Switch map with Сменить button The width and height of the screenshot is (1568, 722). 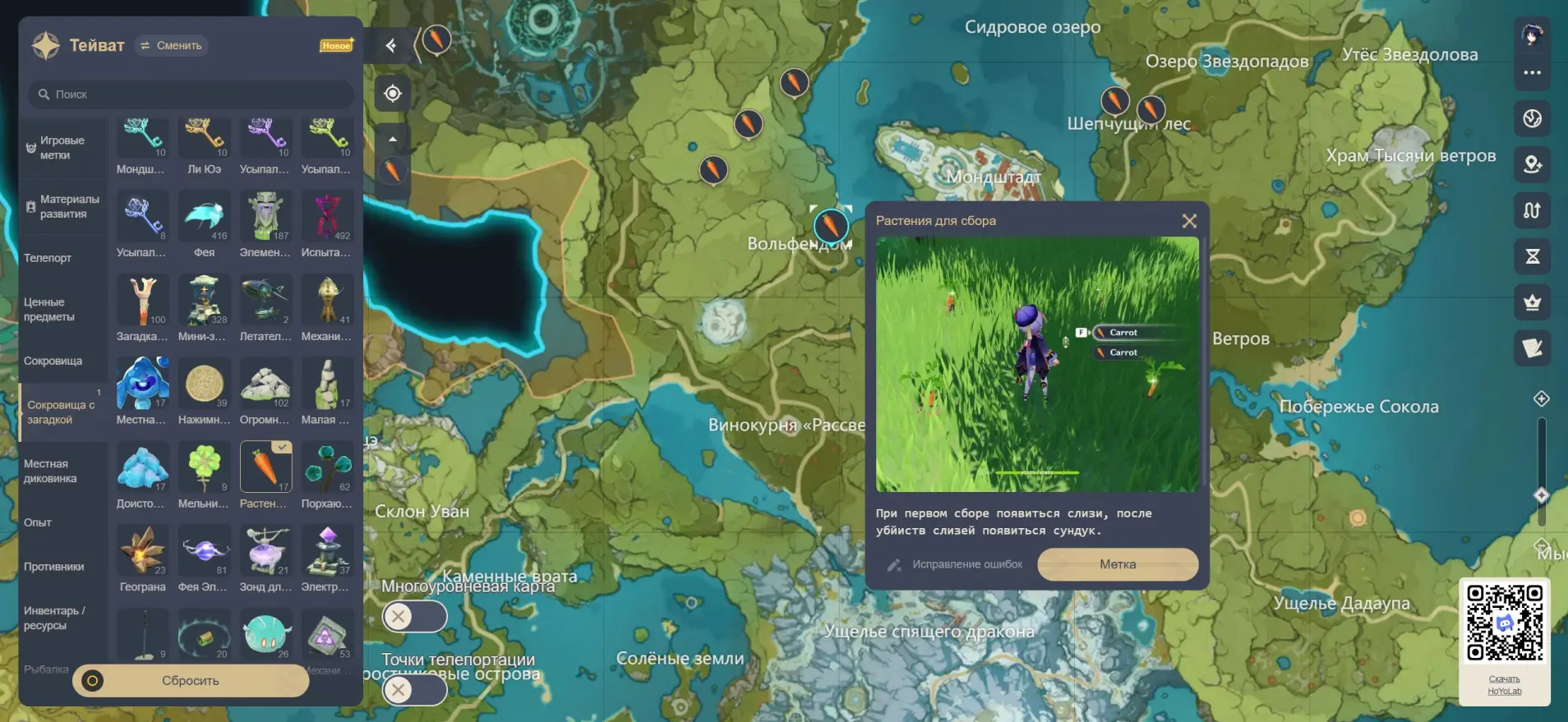[172, 46]
